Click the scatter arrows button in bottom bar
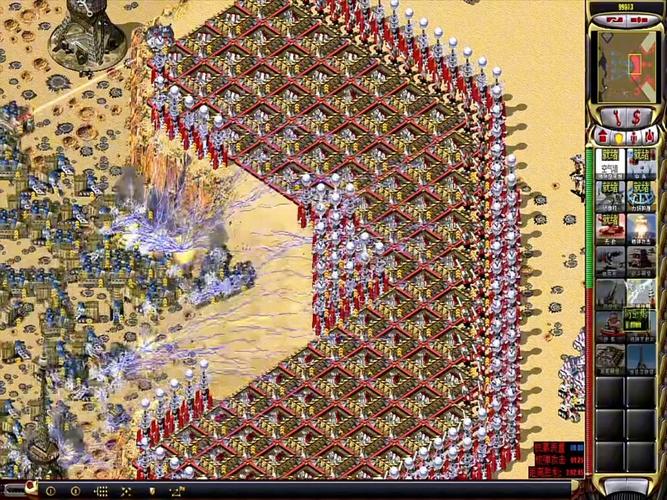This screenshot has width=667, height=500. (126, 491)
